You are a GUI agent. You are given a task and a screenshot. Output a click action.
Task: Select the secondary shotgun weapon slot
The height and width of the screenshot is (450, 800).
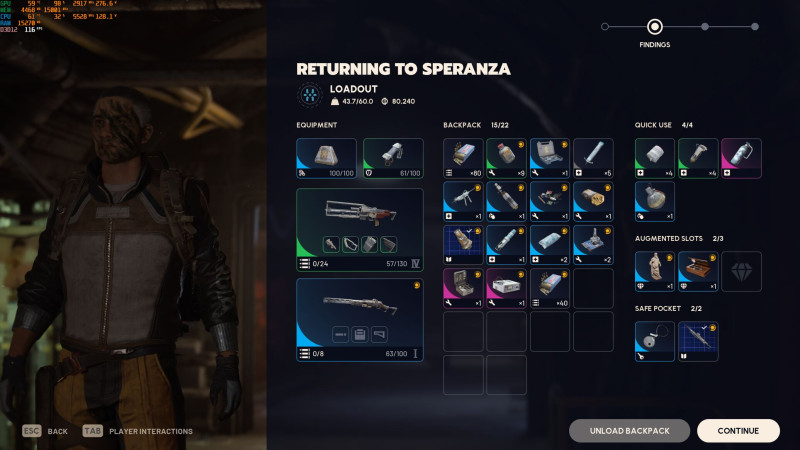pos(360,319)
